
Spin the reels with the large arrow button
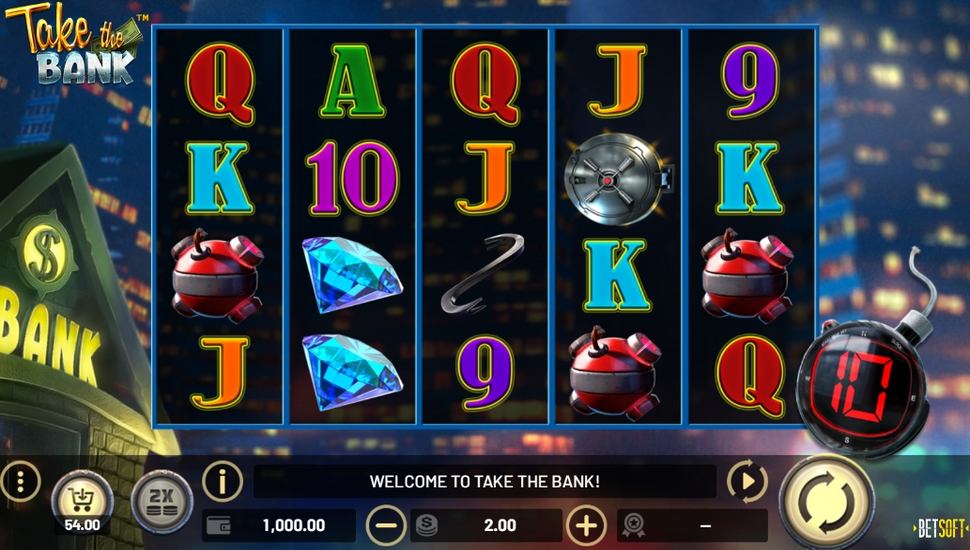pyautogui.click(x=826, y=498)
